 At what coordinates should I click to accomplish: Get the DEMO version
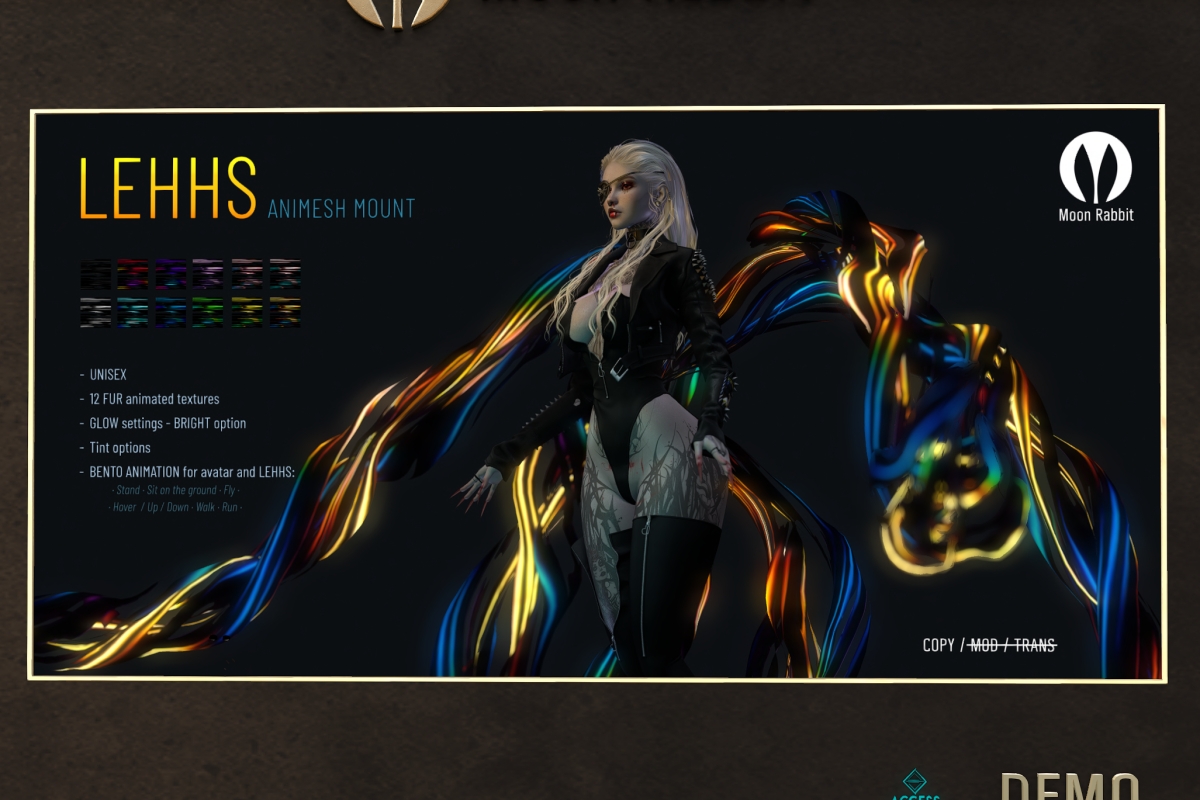pyautogui.click(x=1069, y=786)
